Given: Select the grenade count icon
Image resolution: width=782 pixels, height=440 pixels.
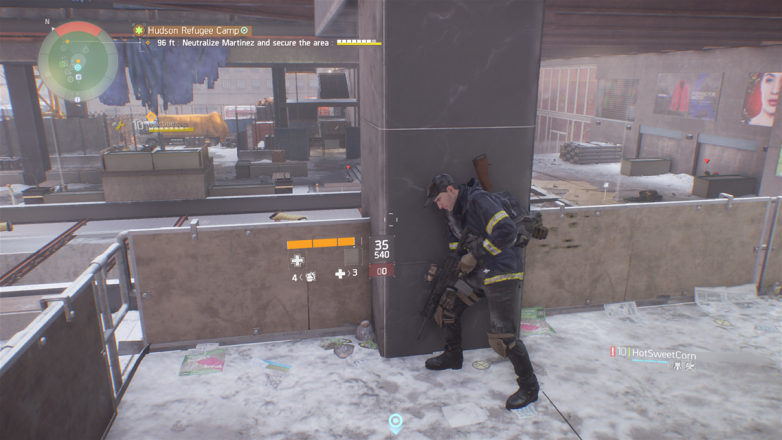Looking at the screenshot, I should click(x=311, y=276).
